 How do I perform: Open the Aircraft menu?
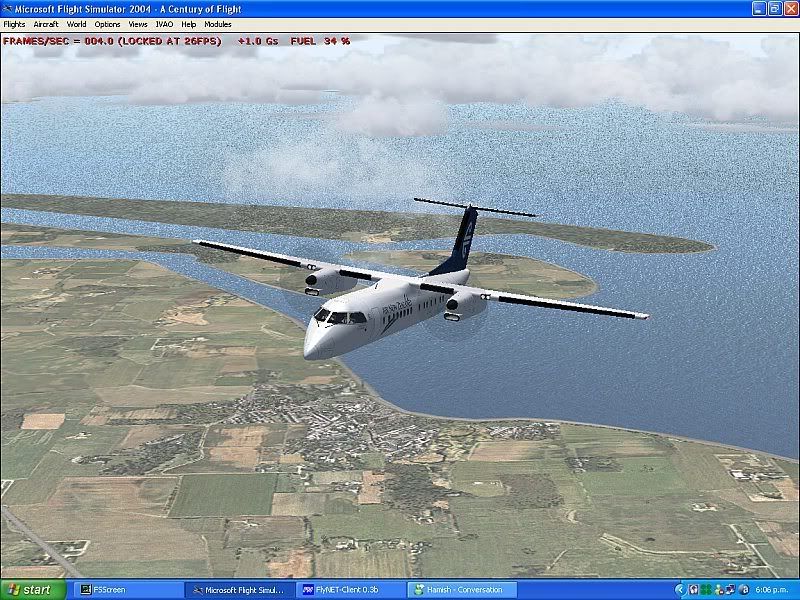(x=46, y=24)
